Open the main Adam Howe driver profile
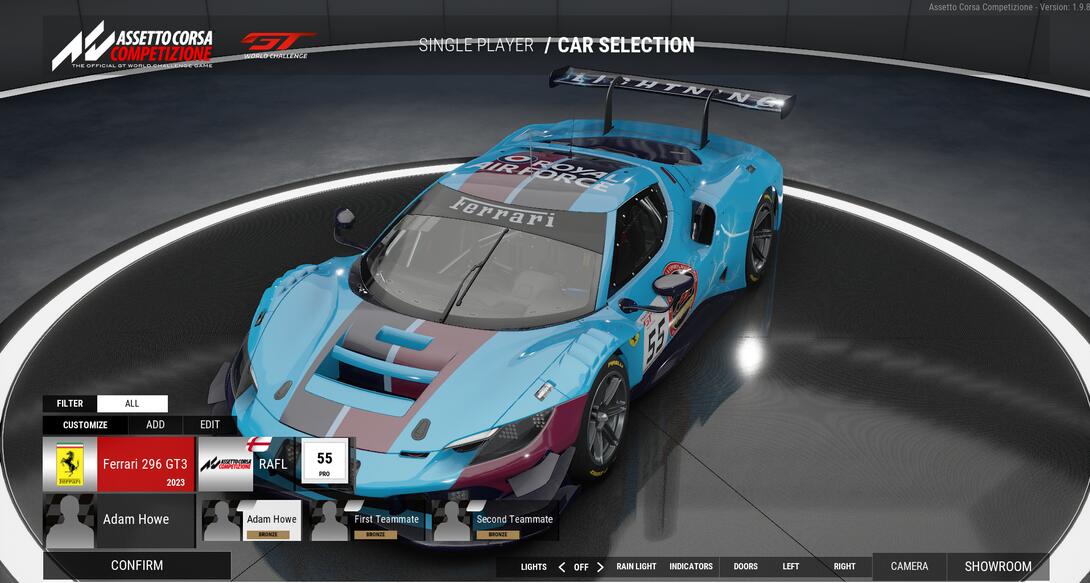Screen dimensions: 1090x583 point(119,520)
